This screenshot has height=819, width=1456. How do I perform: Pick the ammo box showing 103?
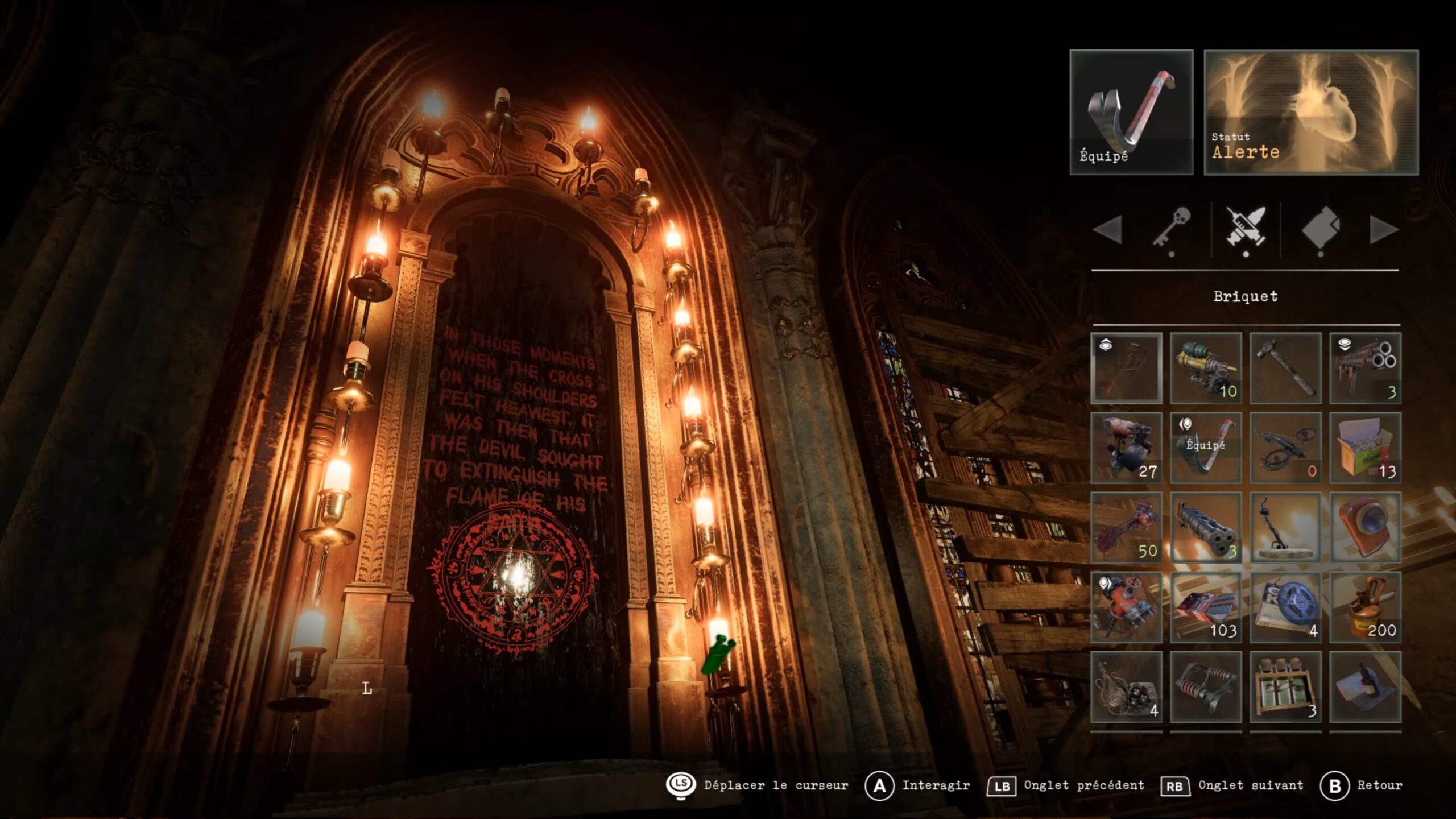click(1206, 607)
